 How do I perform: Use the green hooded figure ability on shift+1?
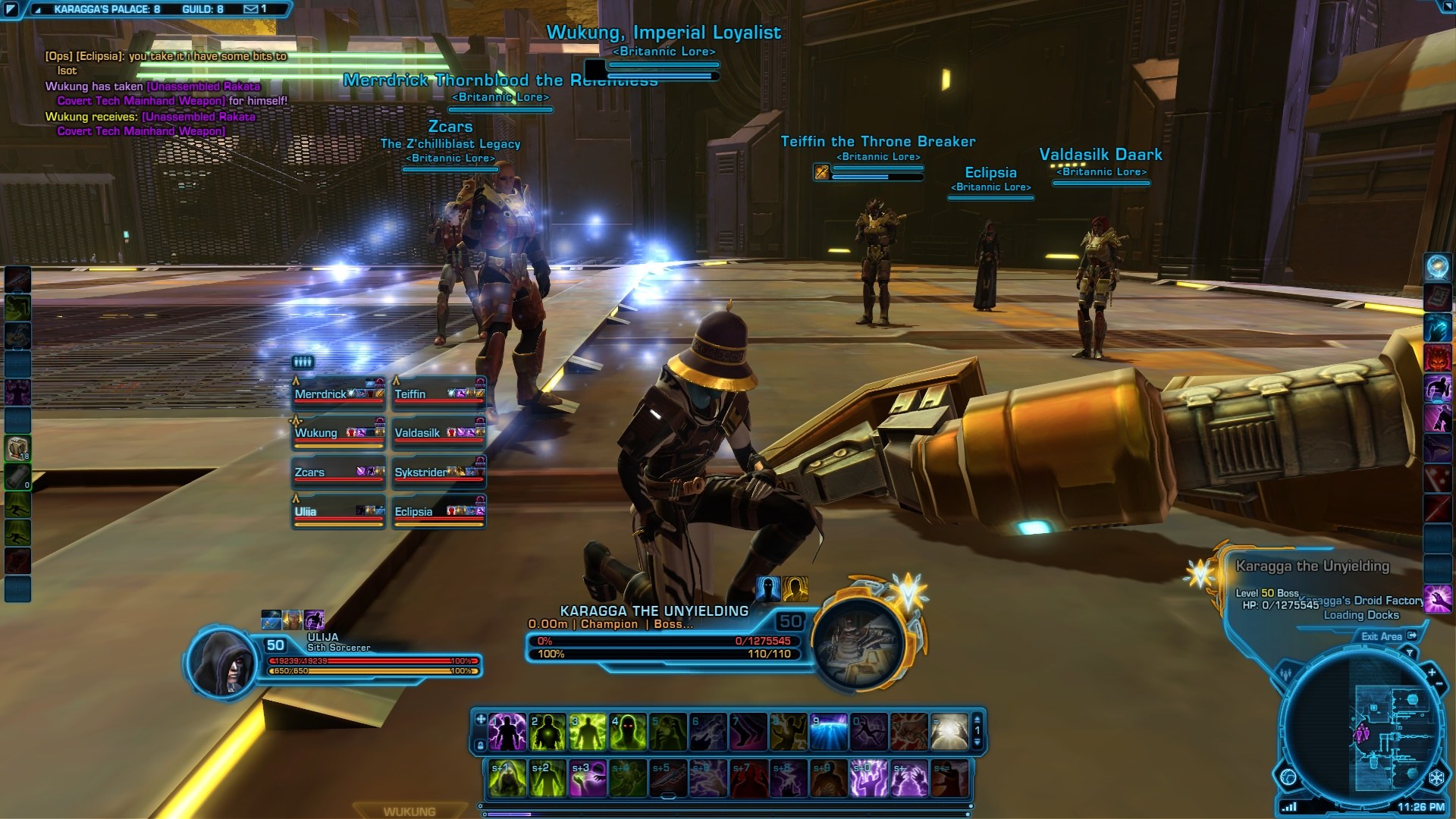click(x=507, y=779)
